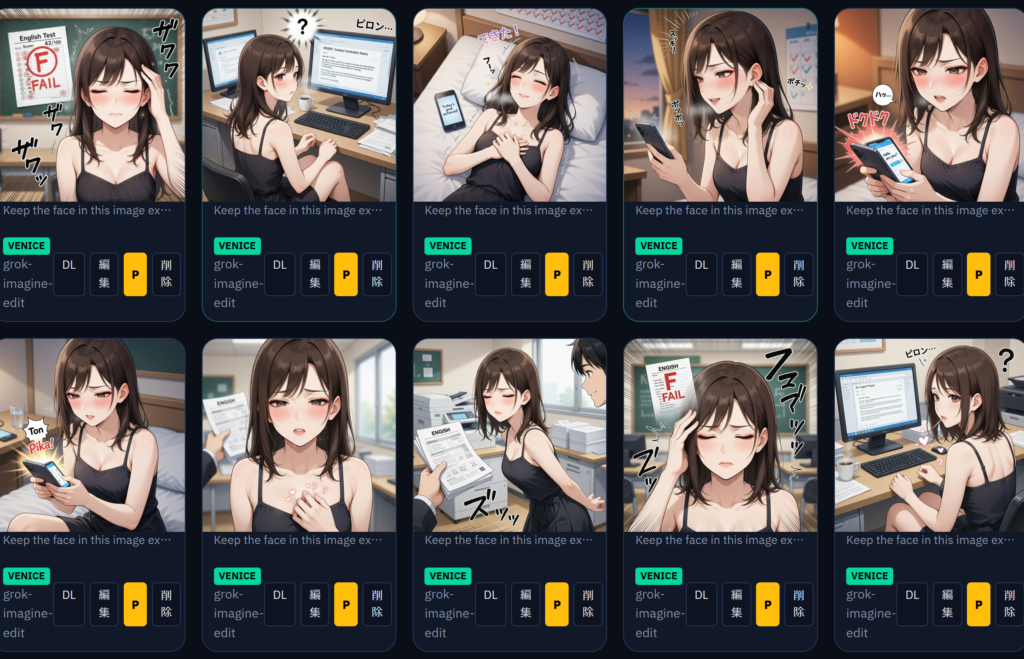1024x659 pixels.
Task: Click the yellow P under the chalkboard image
Action: 135,274
